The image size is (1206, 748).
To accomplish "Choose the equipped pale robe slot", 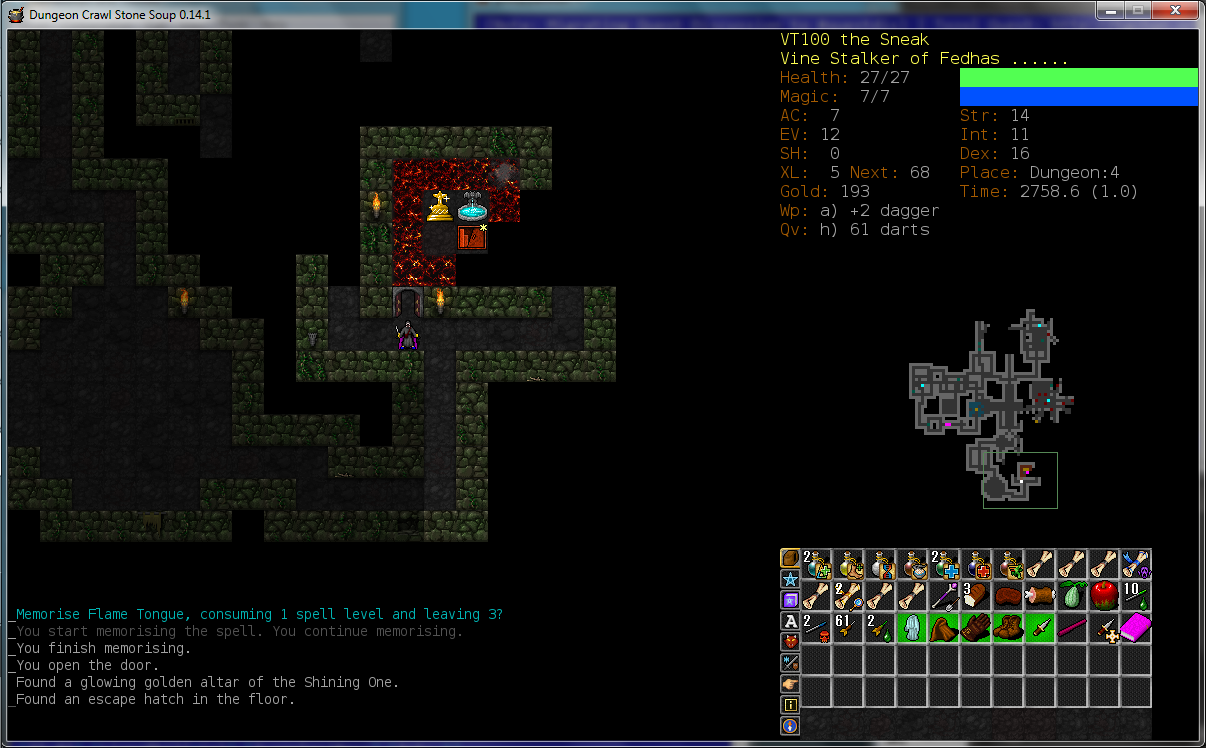I will coord(912,628).
